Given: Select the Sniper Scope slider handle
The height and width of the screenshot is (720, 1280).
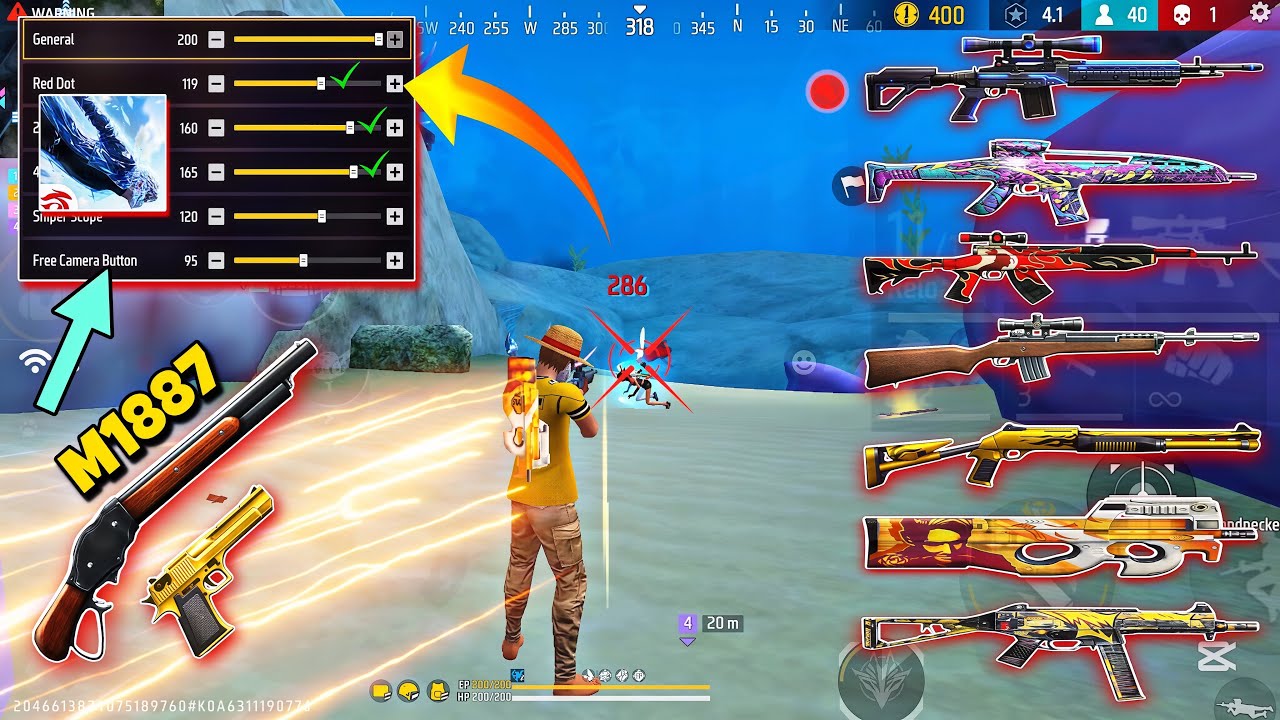Looking at the screenshot, I should pos(321,216).
